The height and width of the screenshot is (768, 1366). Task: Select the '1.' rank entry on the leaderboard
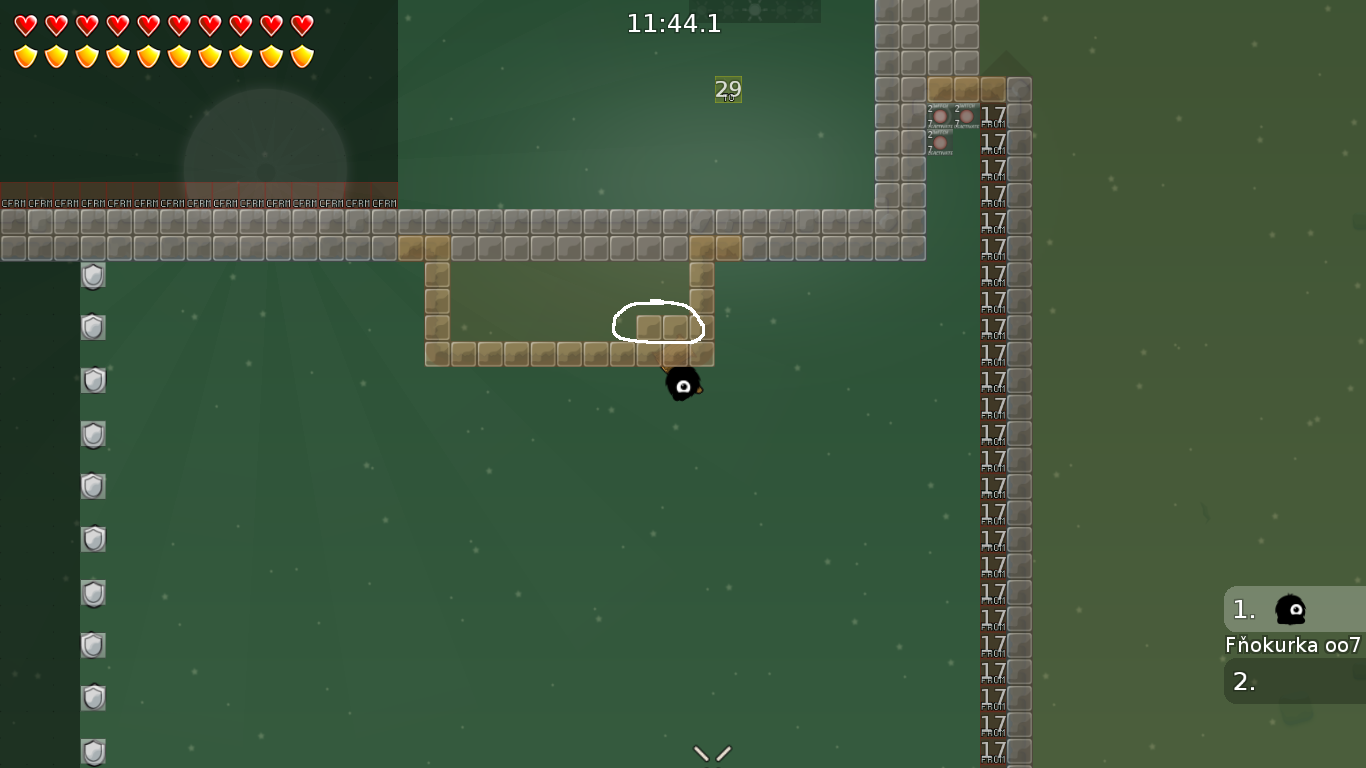[1243, 610]
